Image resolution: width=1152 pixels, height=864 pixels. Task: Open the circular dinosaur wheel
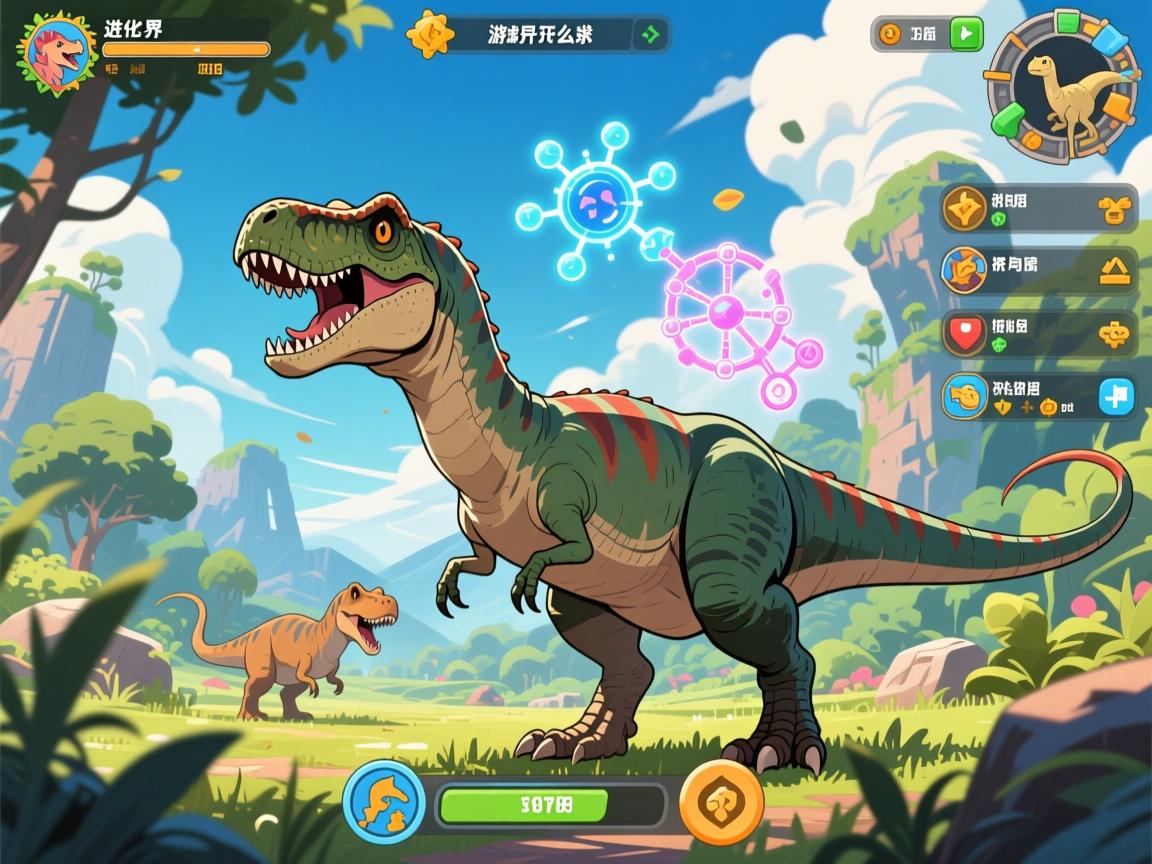point(1062,87)
